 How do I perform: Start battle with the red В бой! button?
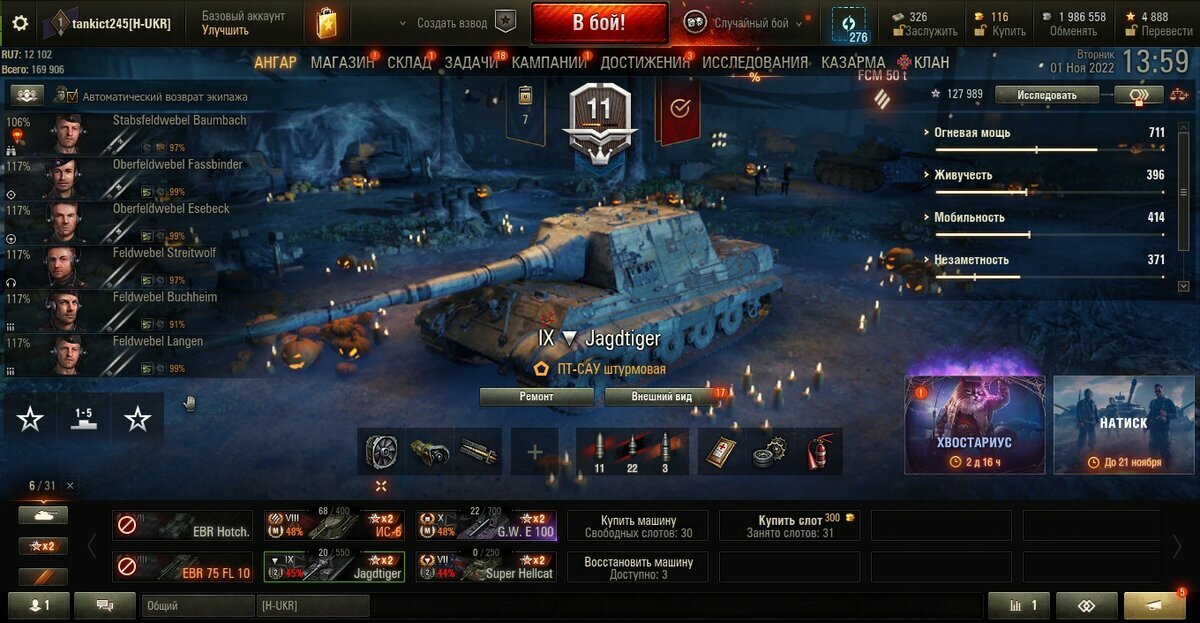[x=599, y=23]
